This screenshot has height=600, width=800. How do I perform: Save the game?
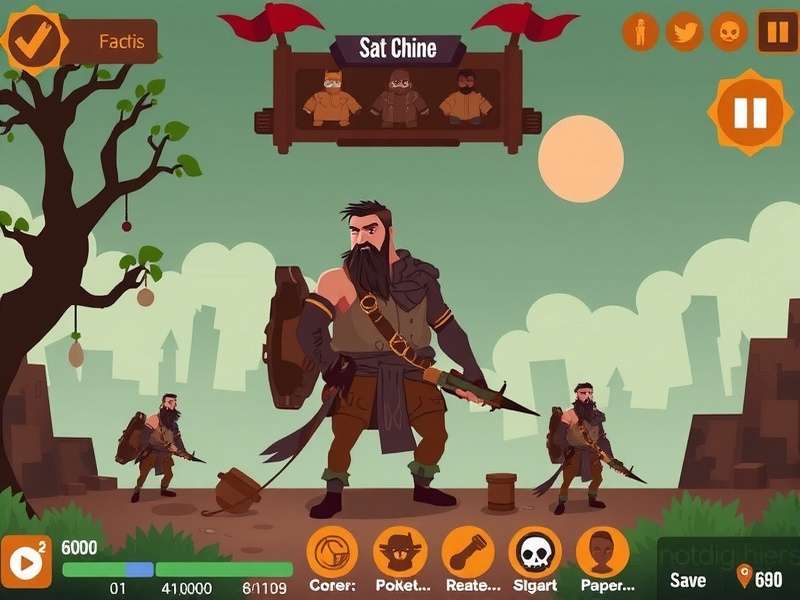688,580
